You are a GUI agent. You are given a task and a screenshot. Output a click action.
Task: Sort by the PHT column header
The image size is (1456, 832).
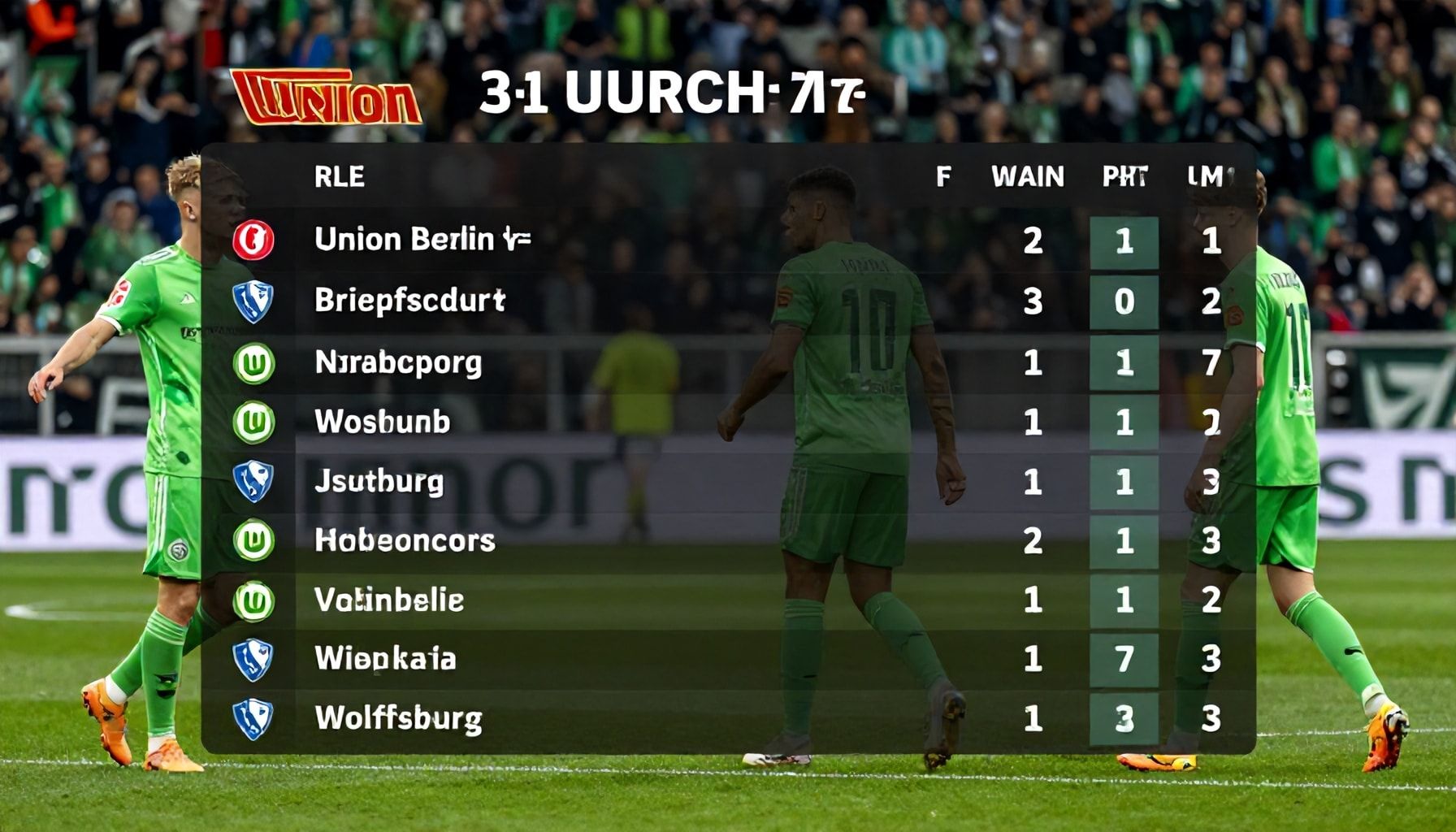click(1124, 176)
